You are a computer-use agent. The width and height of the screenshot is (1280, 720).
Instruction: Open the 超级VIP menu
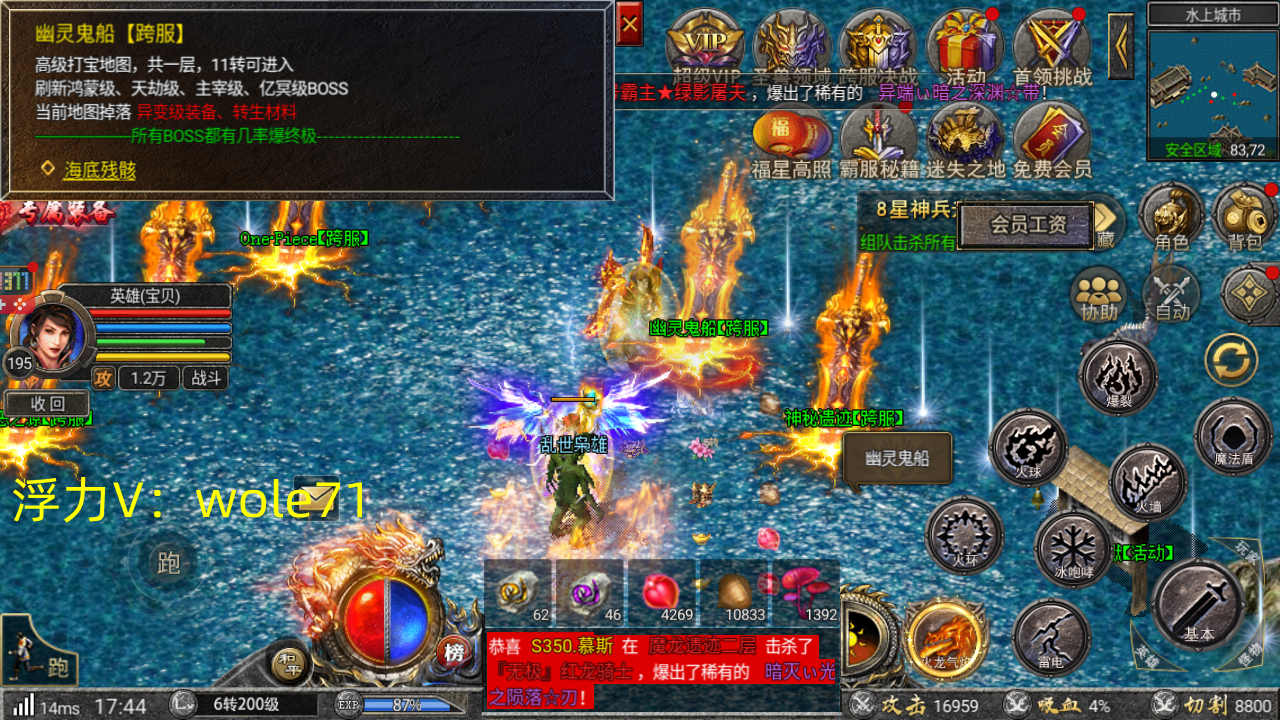pos(706,46)
